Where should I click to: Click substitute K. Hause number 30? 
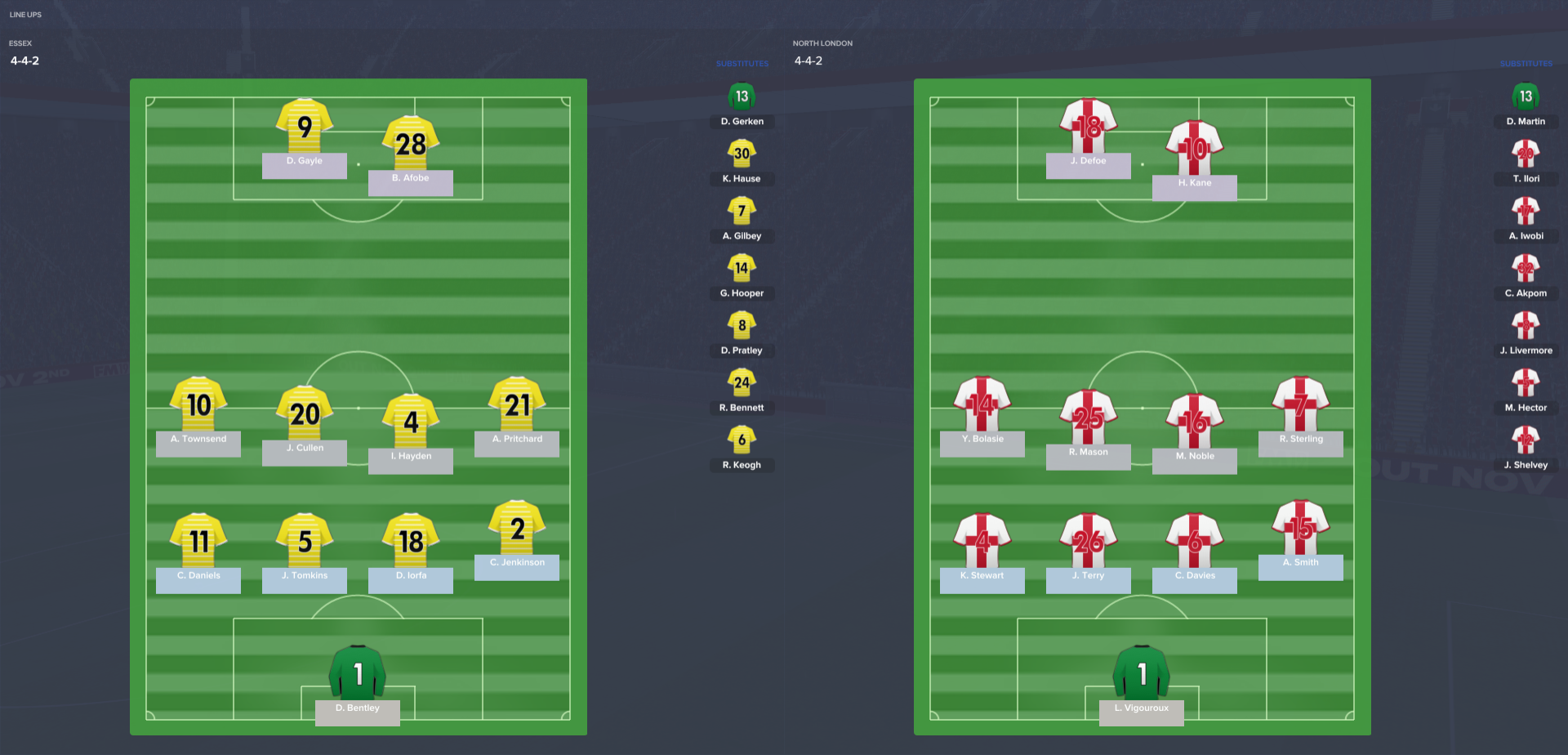click(742, 154)
